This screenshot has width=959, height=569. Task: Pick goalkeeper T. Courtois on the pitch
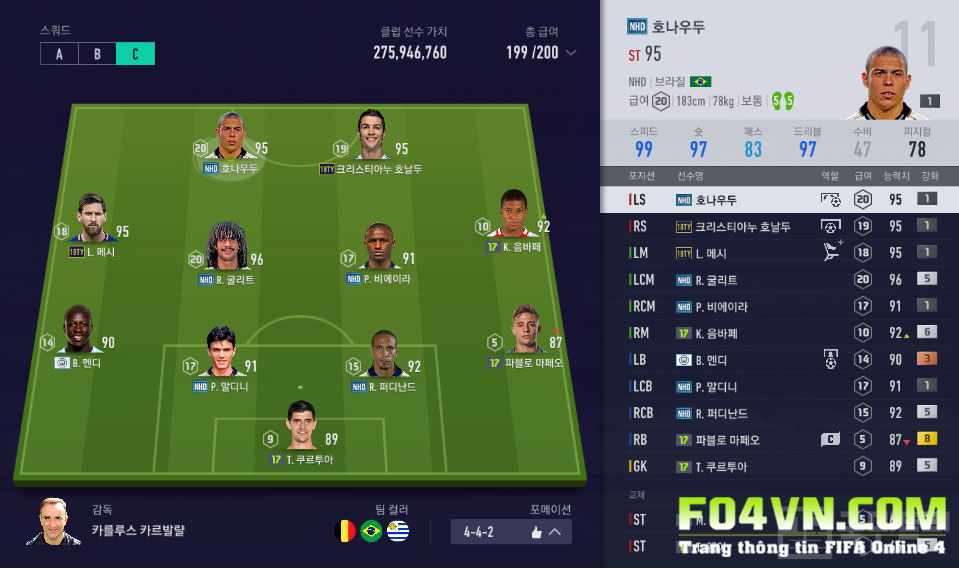[x=301, y=429]
